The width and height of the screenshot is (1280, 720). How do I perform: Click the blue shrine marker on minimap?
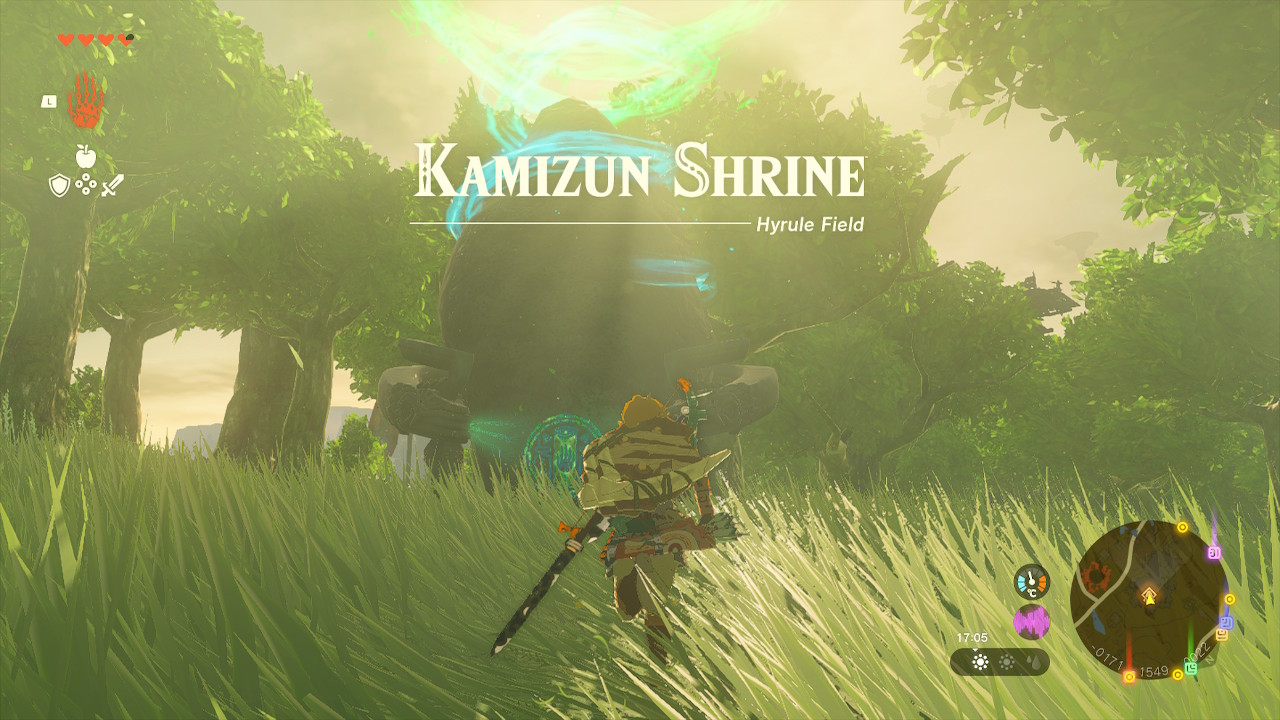pyautogui.click(x=1227, y=622)
